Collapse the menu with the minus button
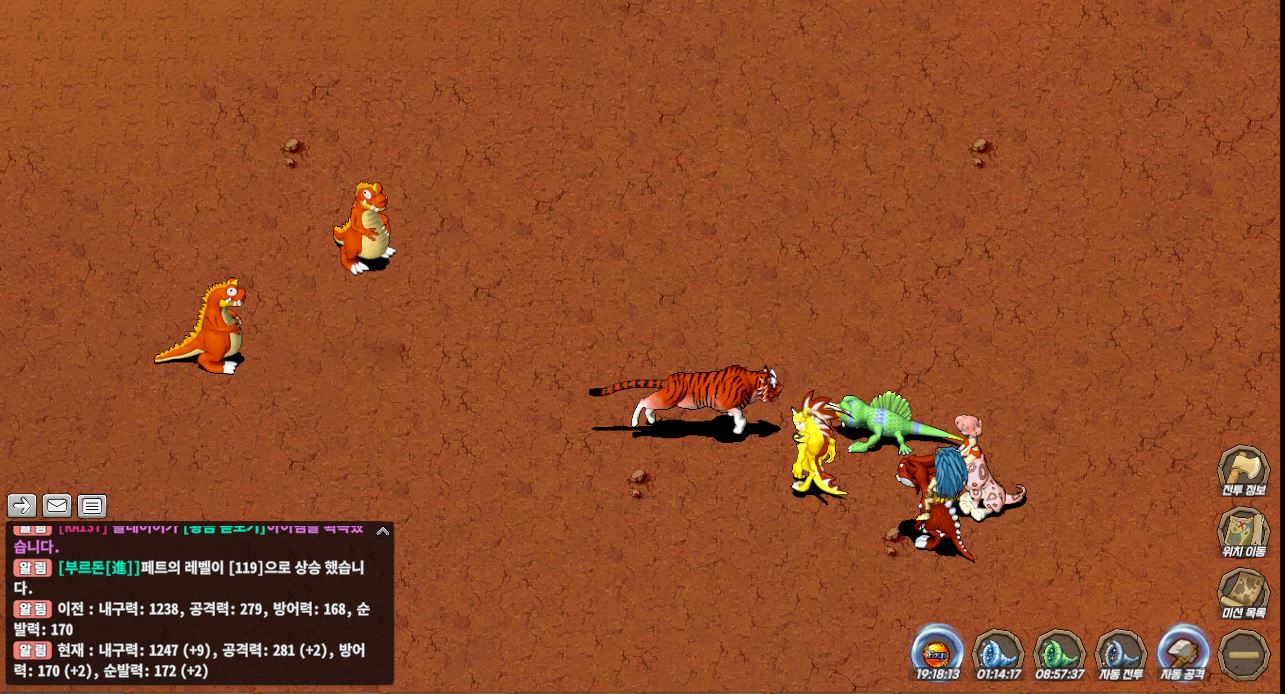The width and height of the screenshot is (1285, 694). point(1244,653)
